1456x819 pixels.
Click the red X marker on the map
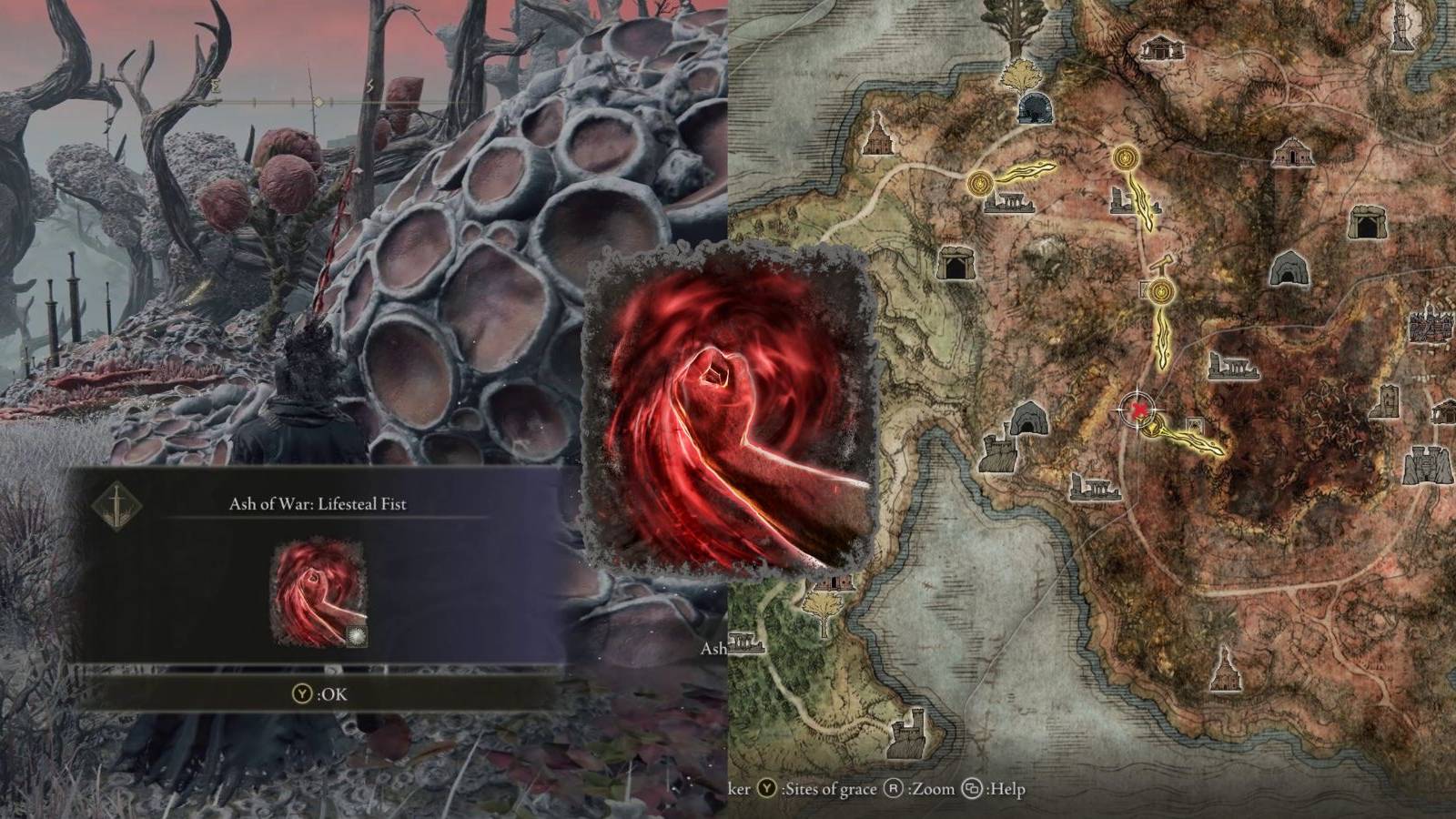[x=1138, y=410]
